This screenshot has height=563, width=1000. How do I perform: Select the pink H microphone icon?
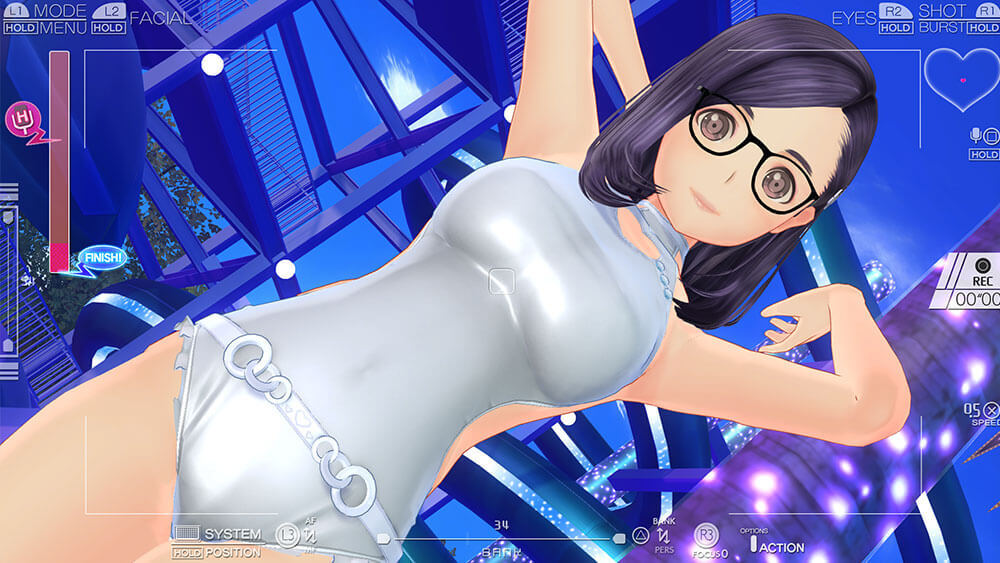[x=19, y=121]
